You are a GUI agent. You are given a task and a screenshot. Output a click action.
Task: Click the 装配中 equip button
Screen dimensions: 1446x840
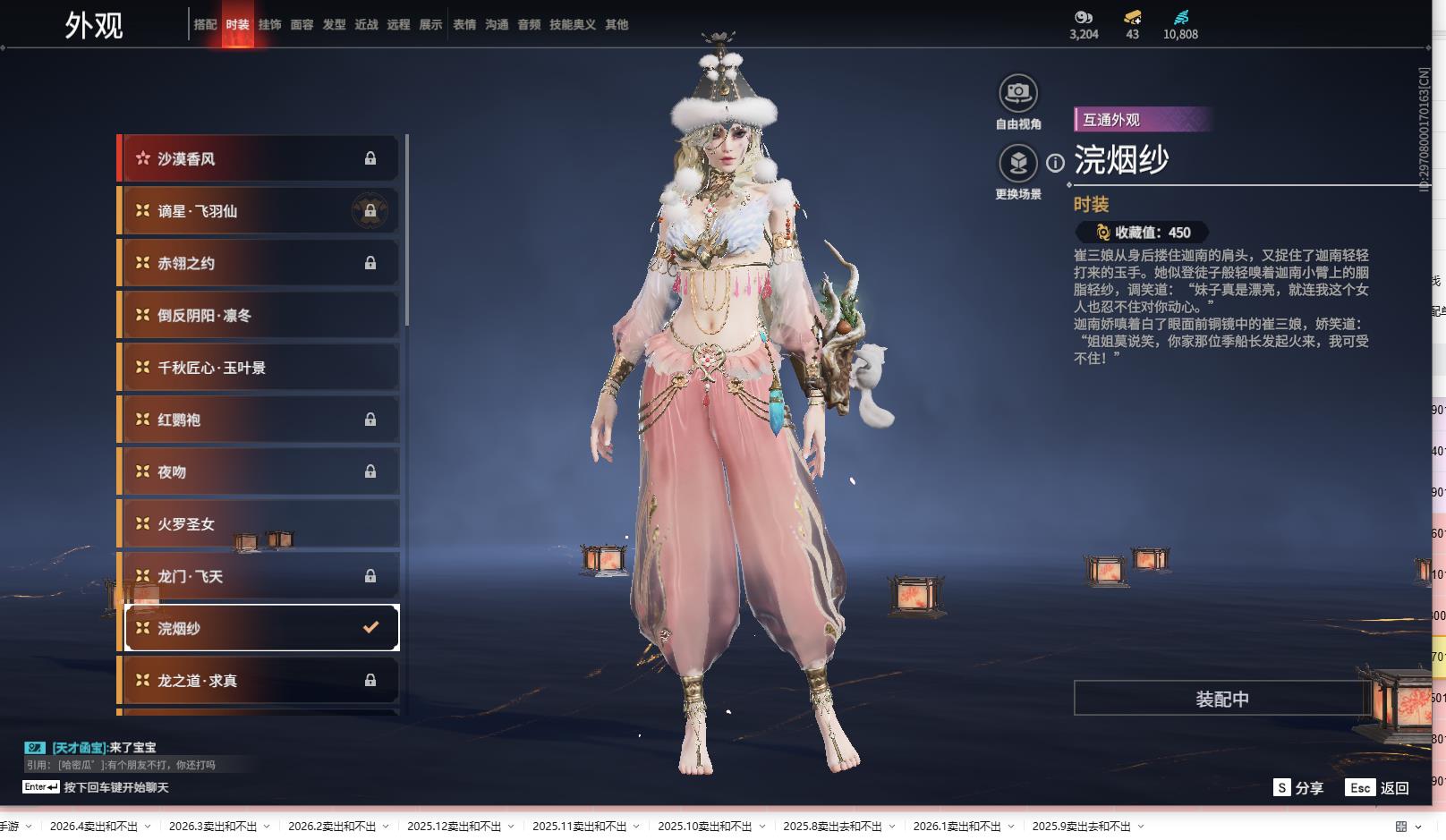pyautogui.click(x=1221, y=699)
